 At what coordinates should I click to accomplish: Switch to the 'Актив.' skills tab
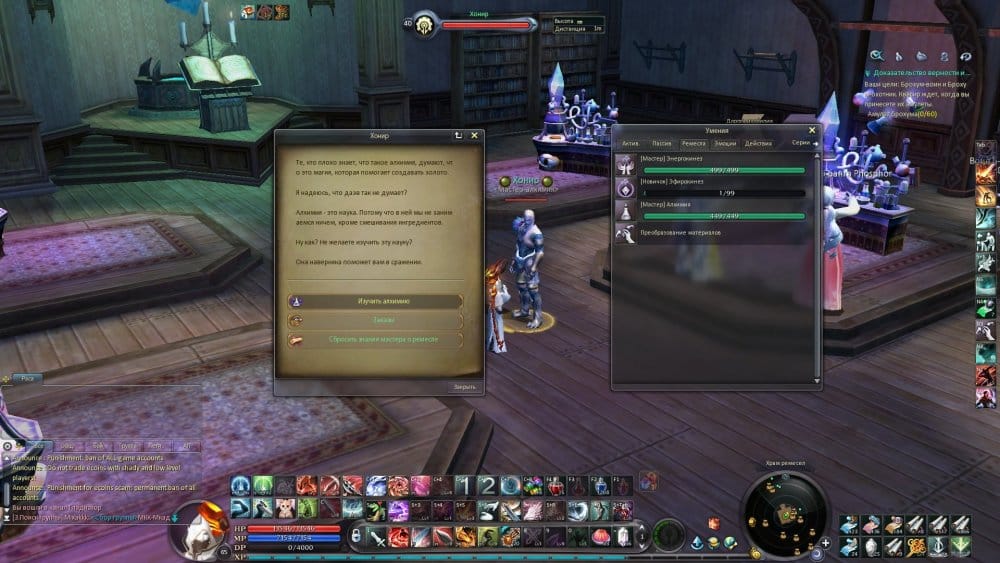pyautogui.click(x=630, y=144)
